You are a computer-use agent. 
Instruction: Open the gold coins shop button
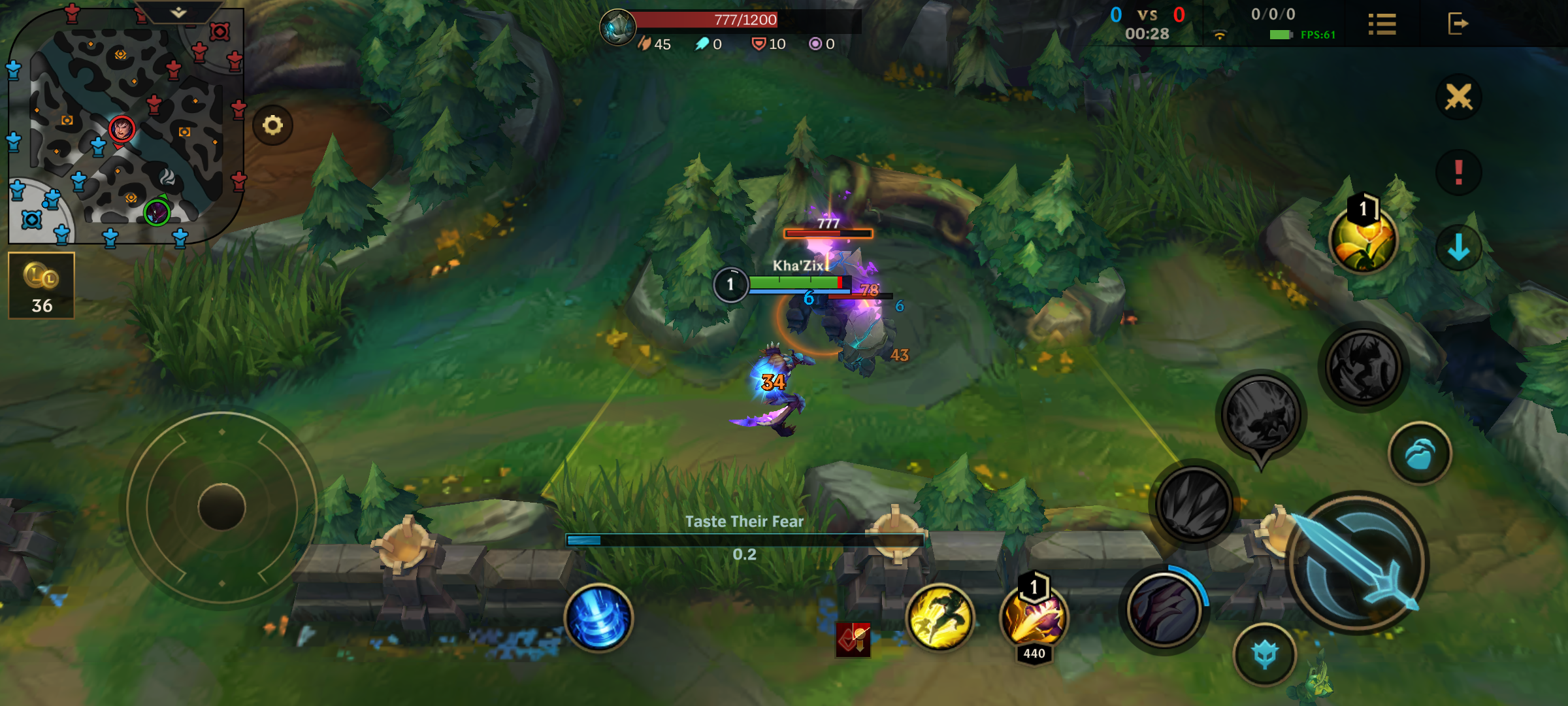click(42, 286)
